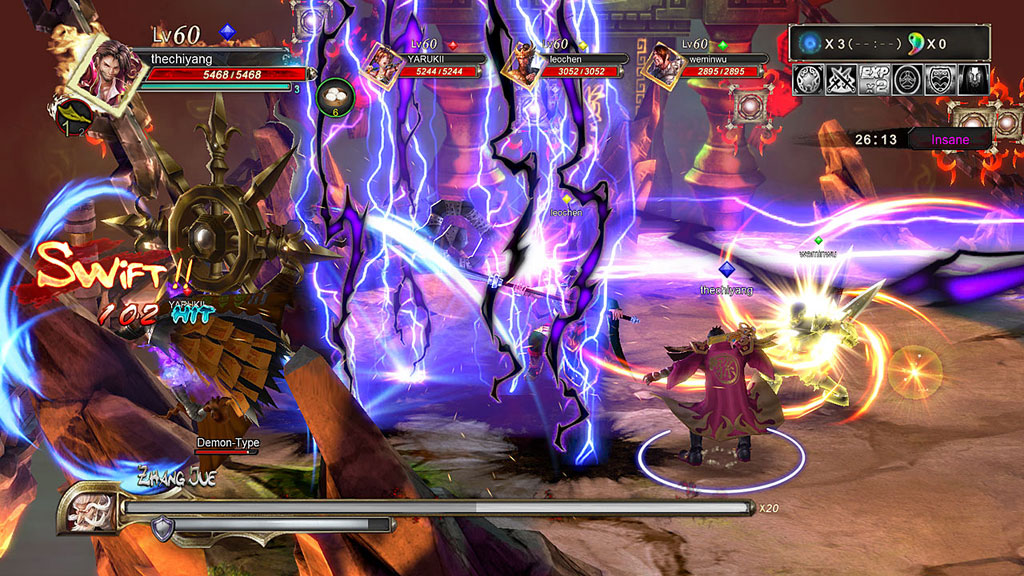
Task: Click the hooded dark figure buff icon
Action: coord(973,80)
